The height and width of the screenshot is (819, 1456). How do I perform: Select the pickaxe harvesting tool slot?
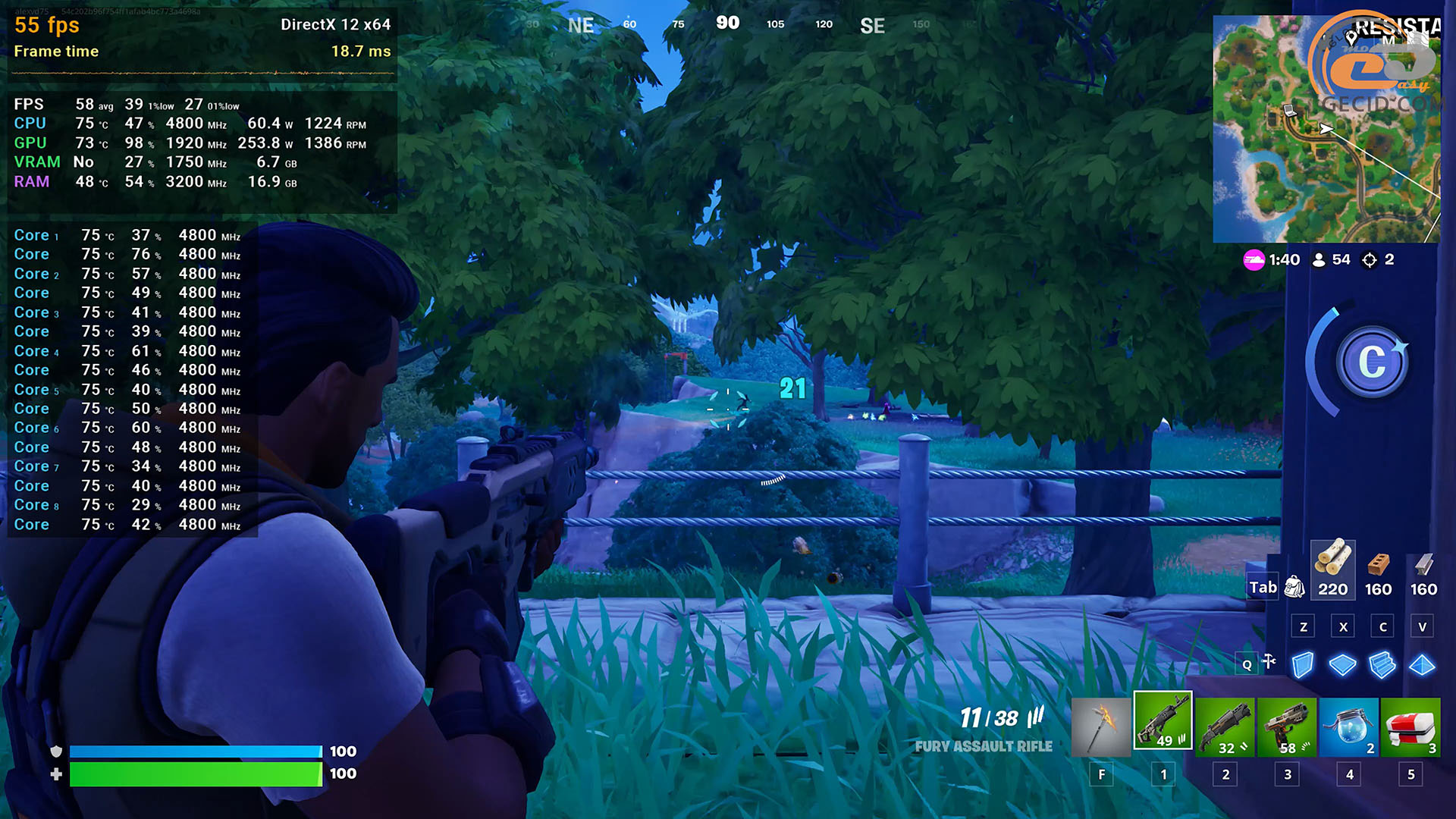coord(1101,726)
